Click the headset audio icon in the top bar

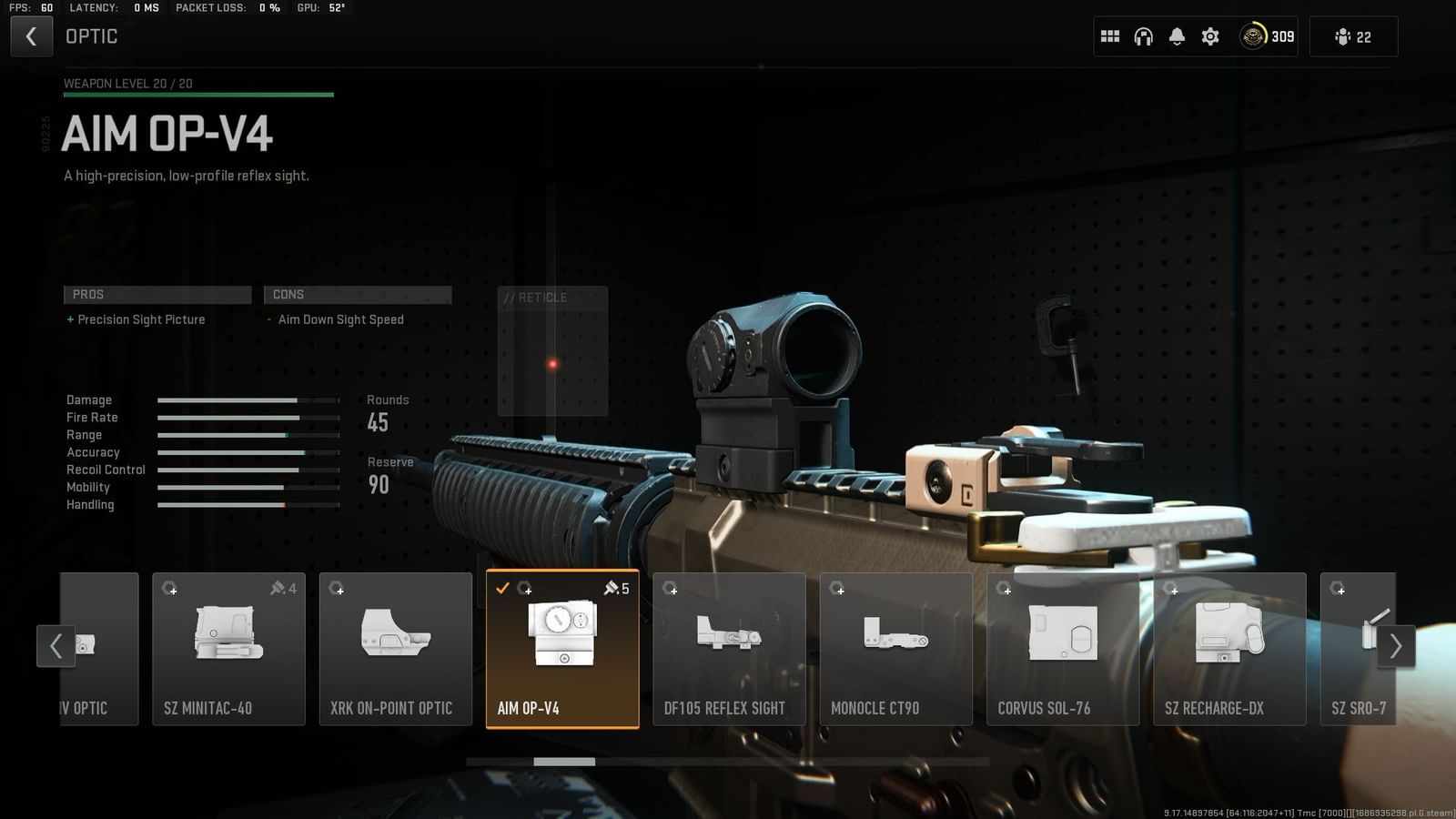1143,35
